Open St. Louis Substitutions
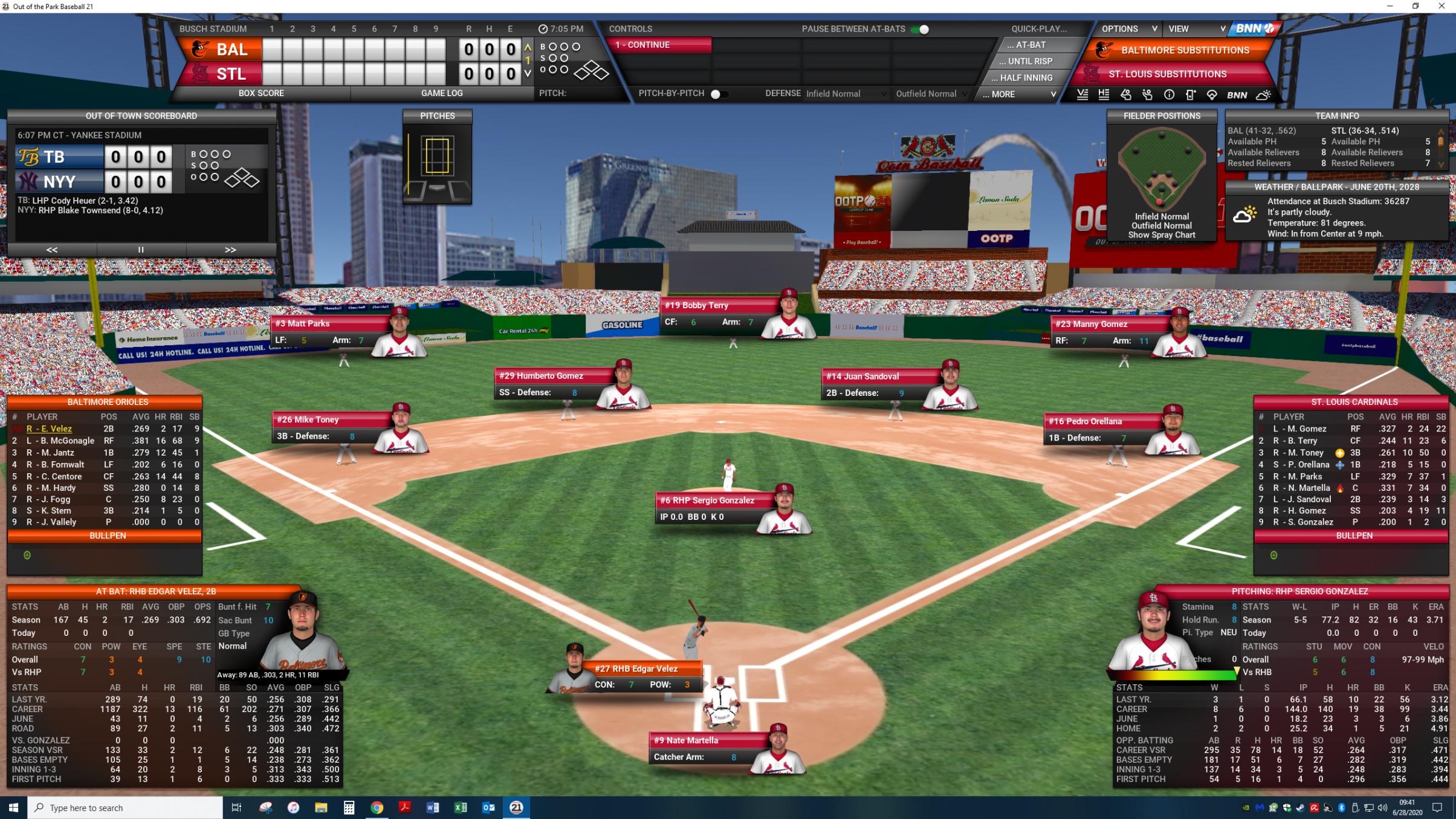The image size is (1456, 819). click(x=1167, y=74)
